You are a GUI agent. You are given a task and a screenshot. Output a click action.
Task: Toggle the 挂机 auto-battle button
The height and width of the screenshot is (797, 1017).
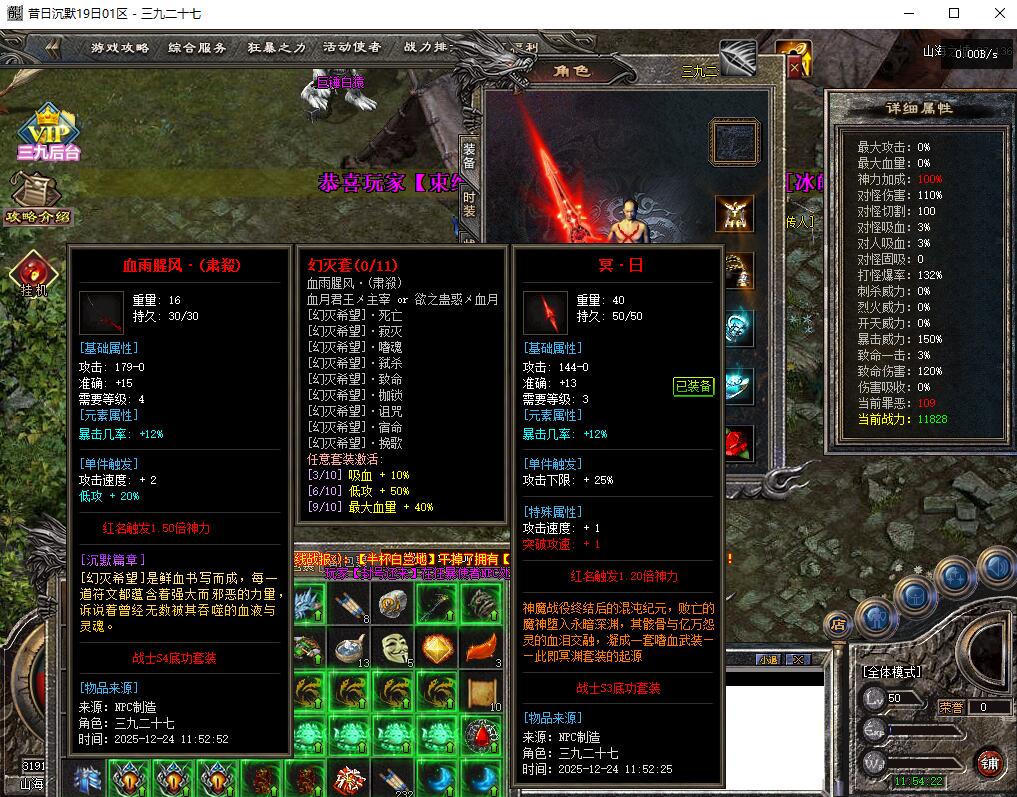point(35,274)
